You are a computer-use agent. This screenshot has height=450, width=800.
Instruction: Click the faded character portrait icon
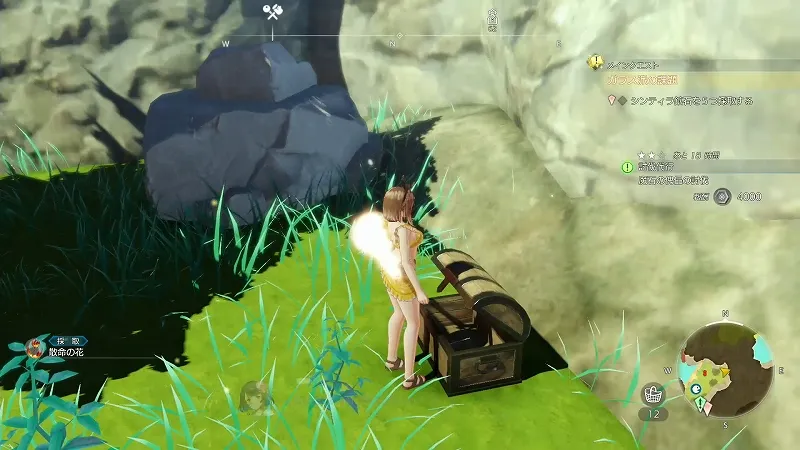point(253,396)
